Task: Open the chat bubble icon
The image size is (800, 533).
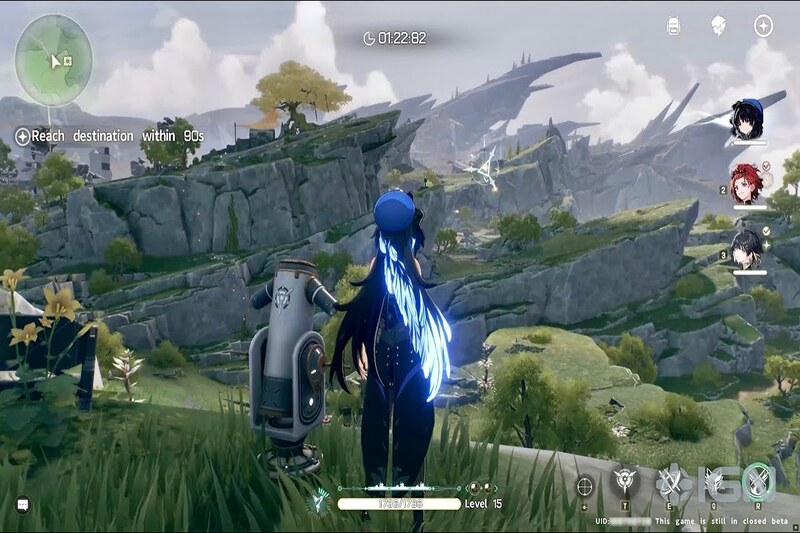Action: tap(23, 505)
